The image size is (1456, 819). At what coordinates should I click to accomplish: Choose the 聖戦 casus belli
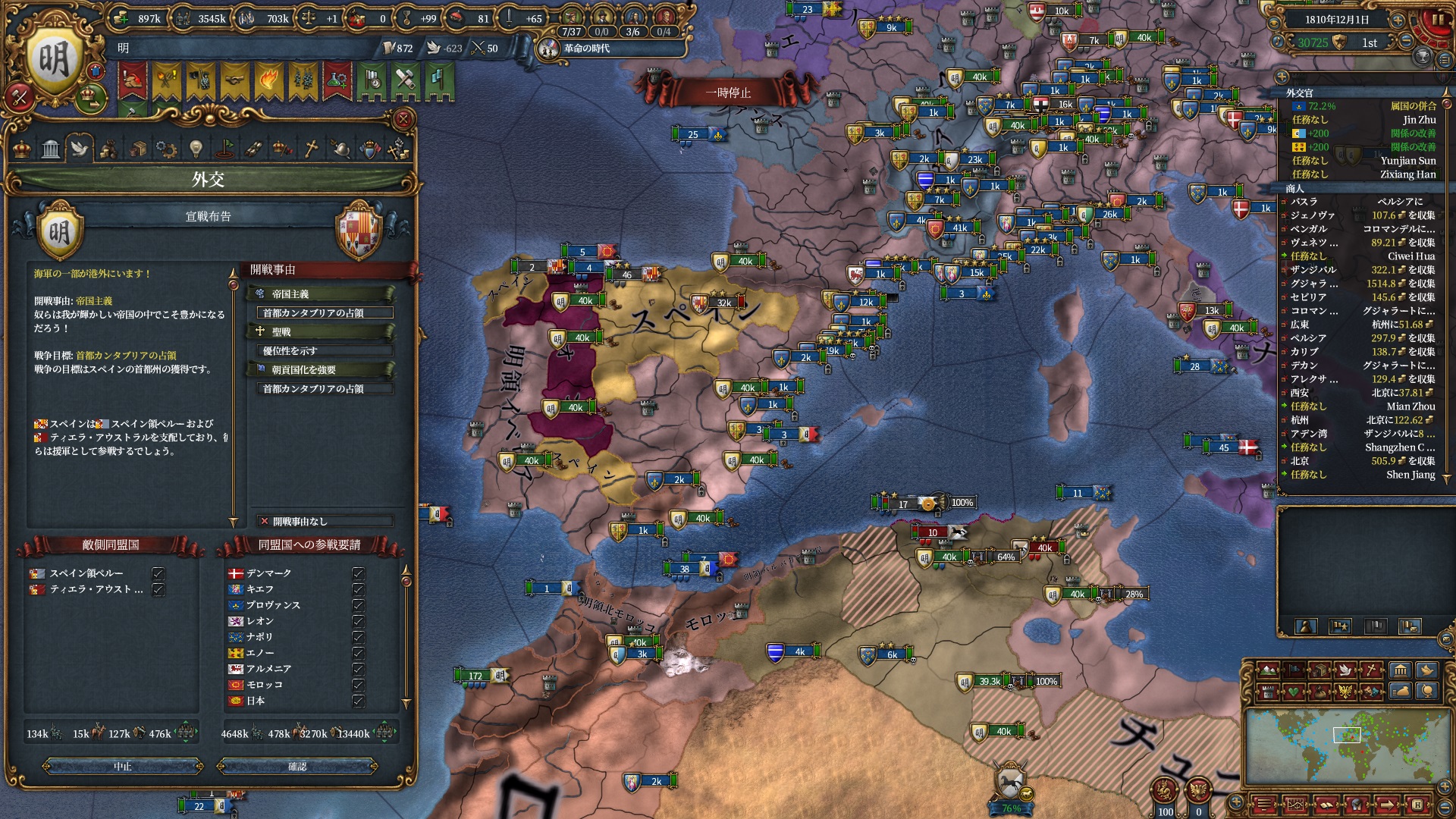click(320, 331)
